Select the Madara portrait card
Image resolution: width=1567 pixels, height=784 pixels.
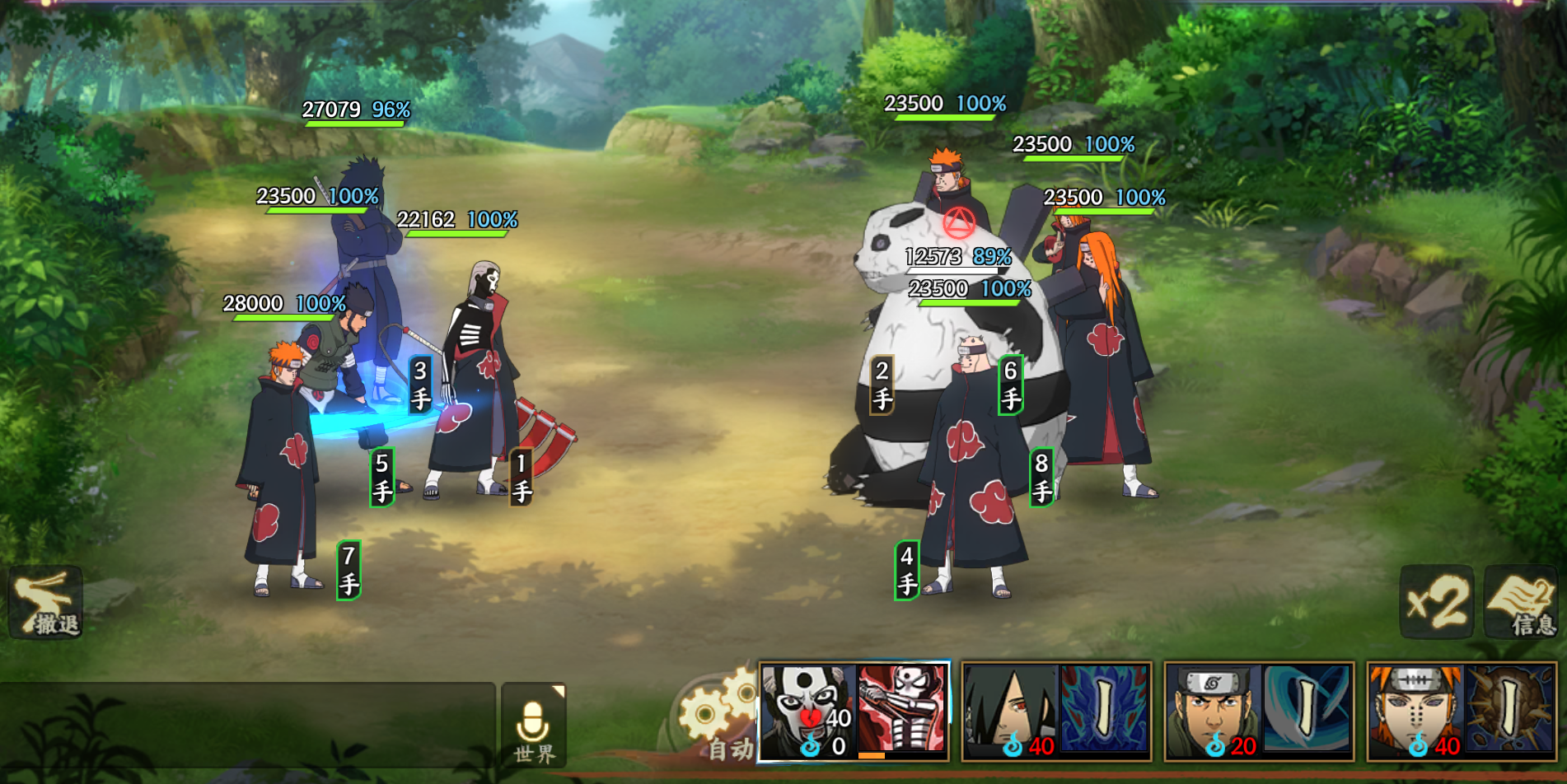[x=1011, y=712]
